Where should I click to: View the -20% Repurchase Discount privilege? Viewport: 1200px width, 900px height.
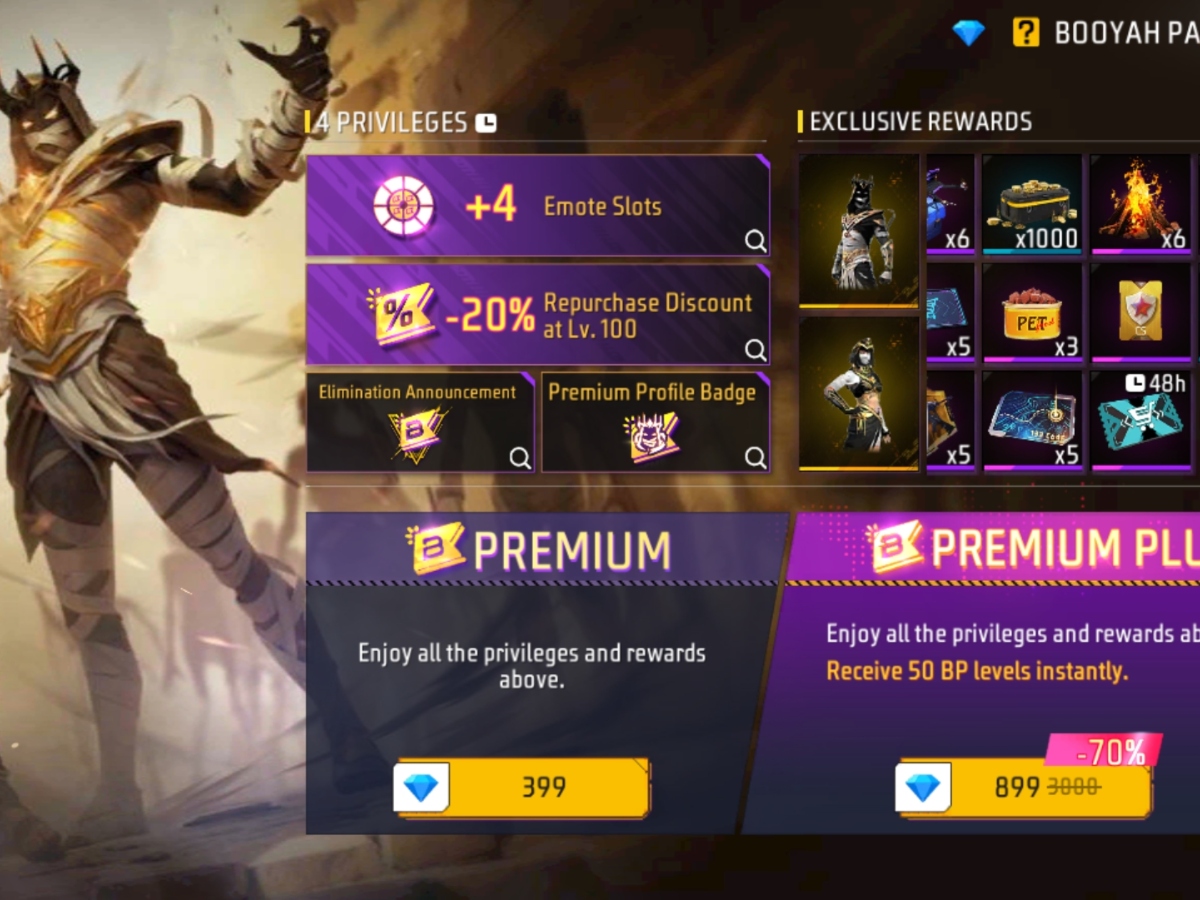[538, 315]
